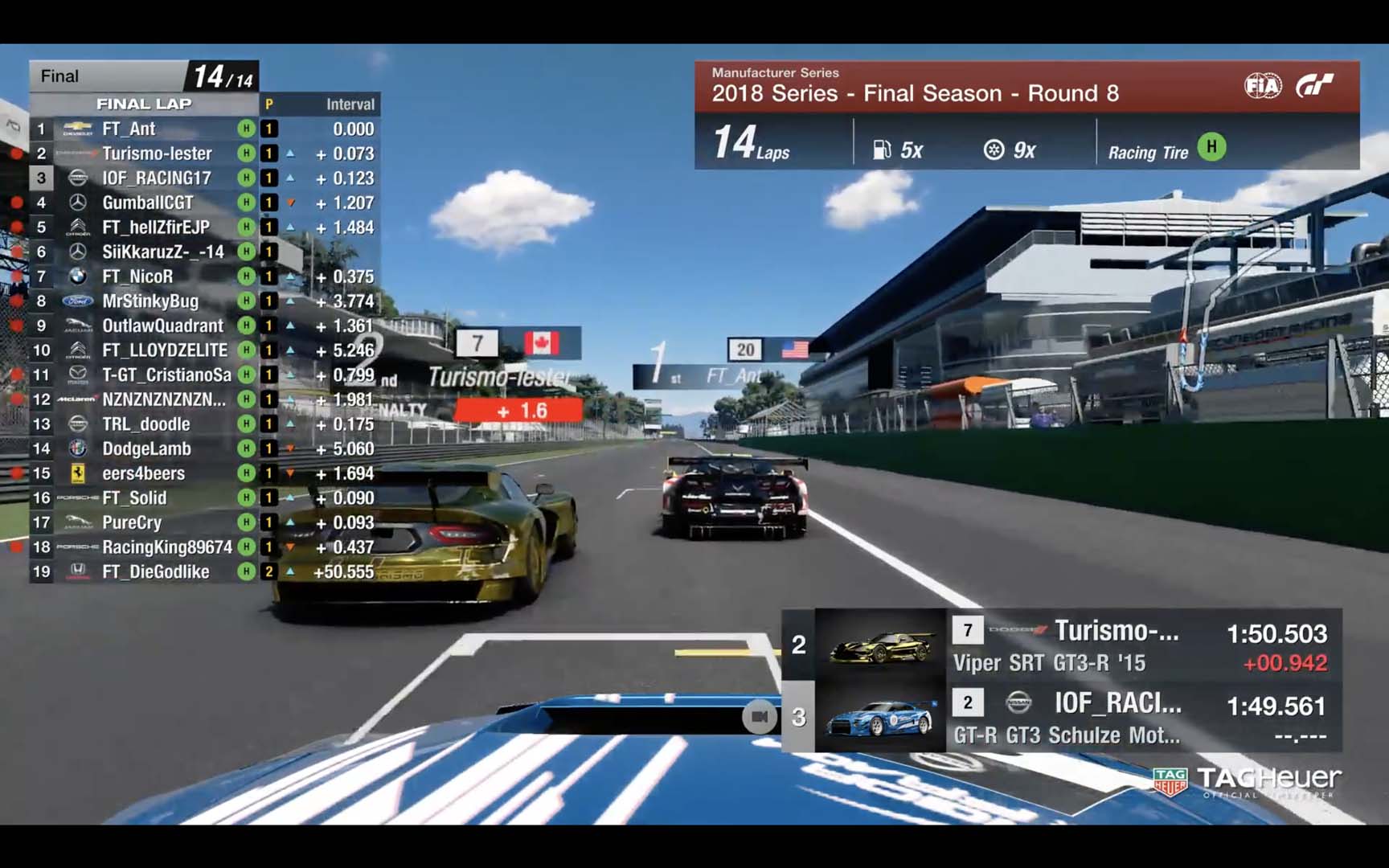Choose Turismo-lester in the standings list

(157, 154)
